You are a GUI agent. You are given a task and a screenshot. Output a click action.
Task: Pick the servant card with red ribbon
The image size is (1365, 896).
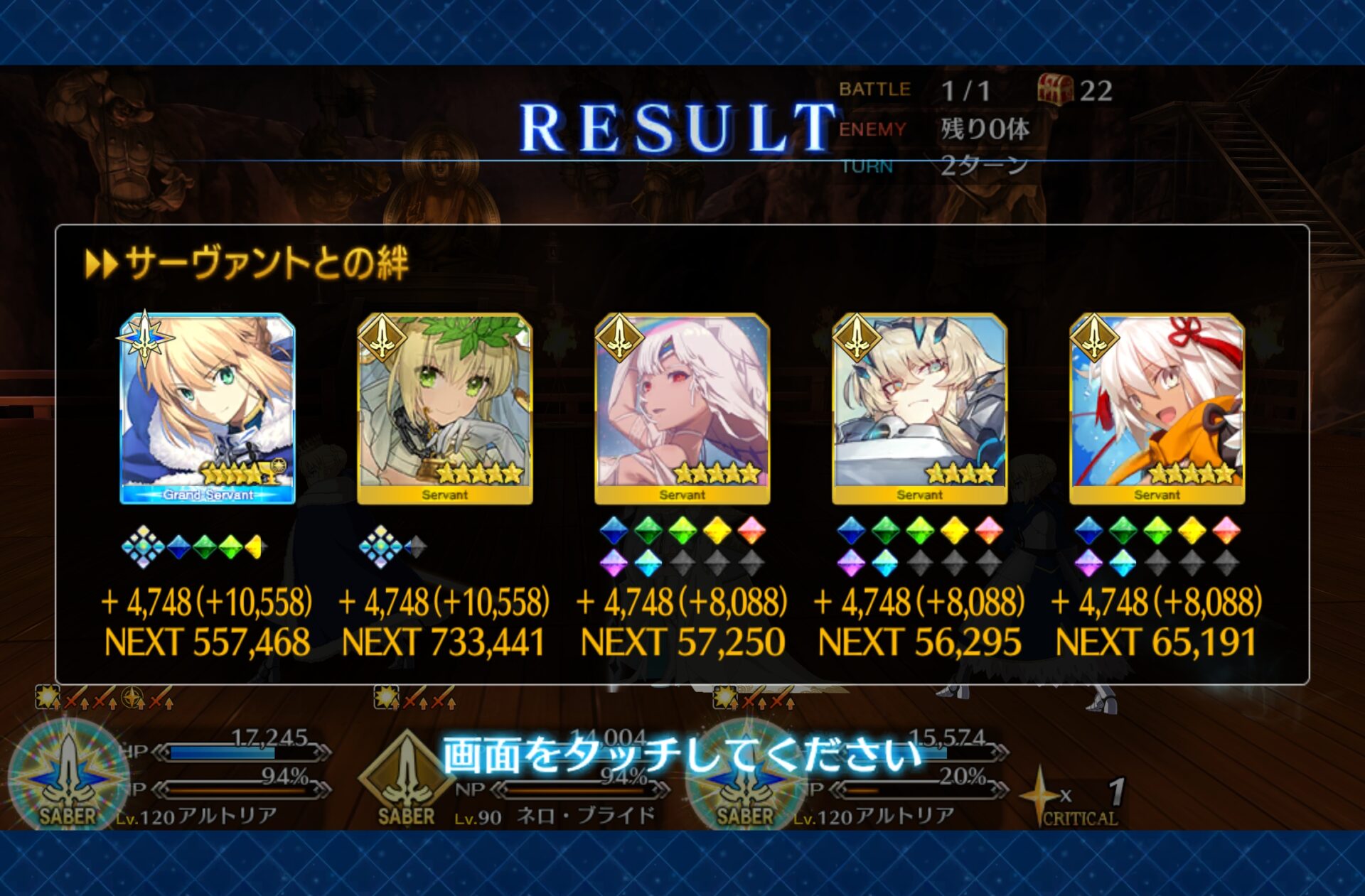click(x=1157, y=409)
